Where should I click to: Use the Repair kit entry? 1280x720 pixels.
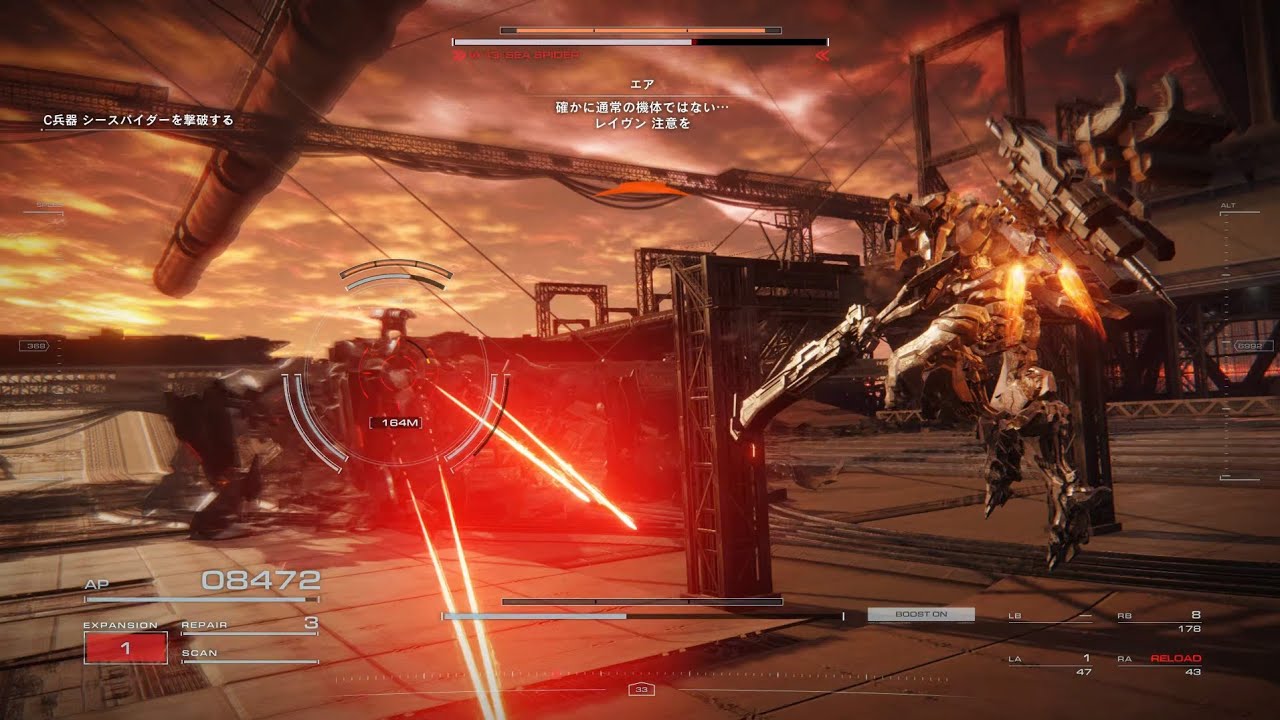pos(249,626)
